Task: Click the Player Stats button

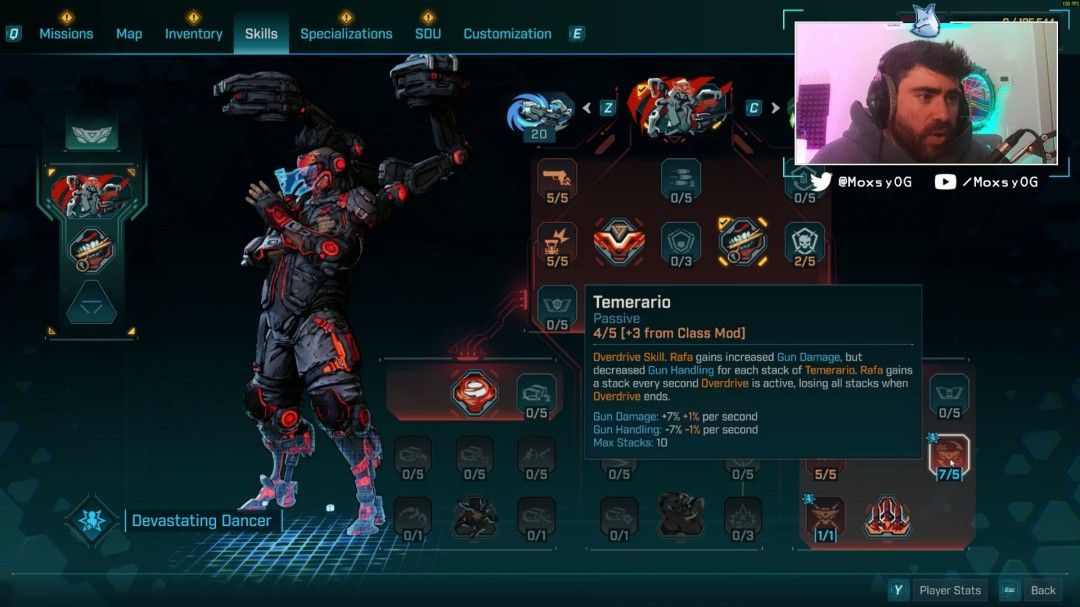Action: (950, 590)
